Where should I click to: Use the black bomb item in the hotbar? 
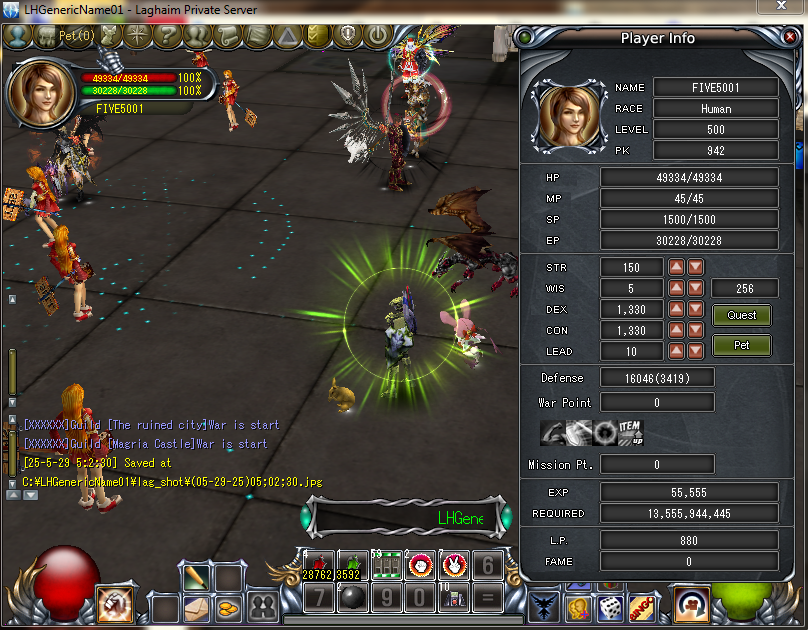(353, 599)
